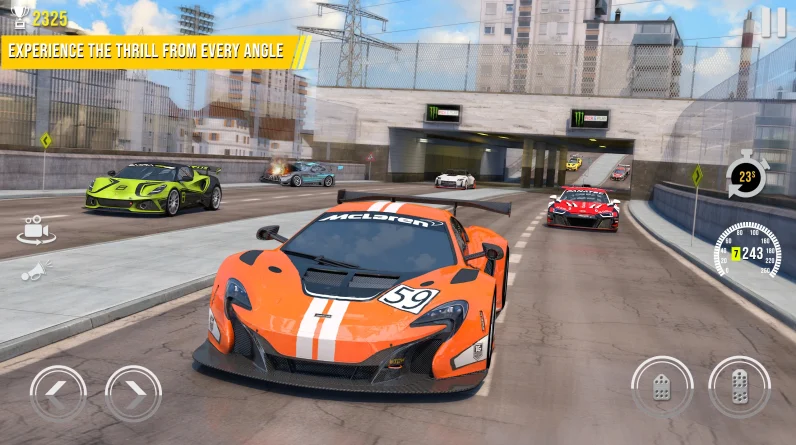Pause the race
Viewport: 796px width, 445px height.
click(x=773, y=22)
